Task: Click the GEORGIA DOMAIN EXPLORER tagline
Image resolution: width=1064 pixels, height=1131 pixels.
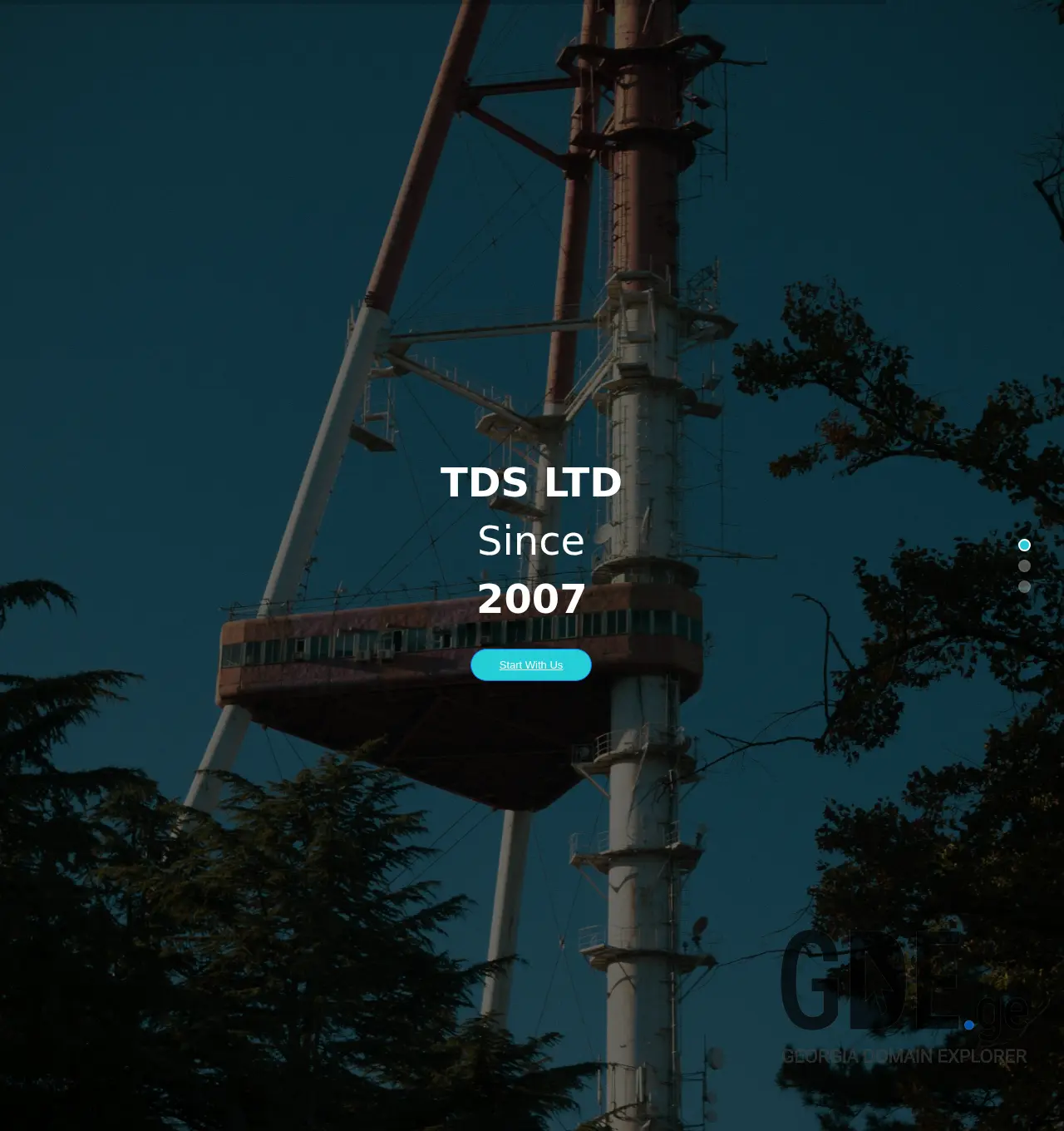Action: point(904,1057)
